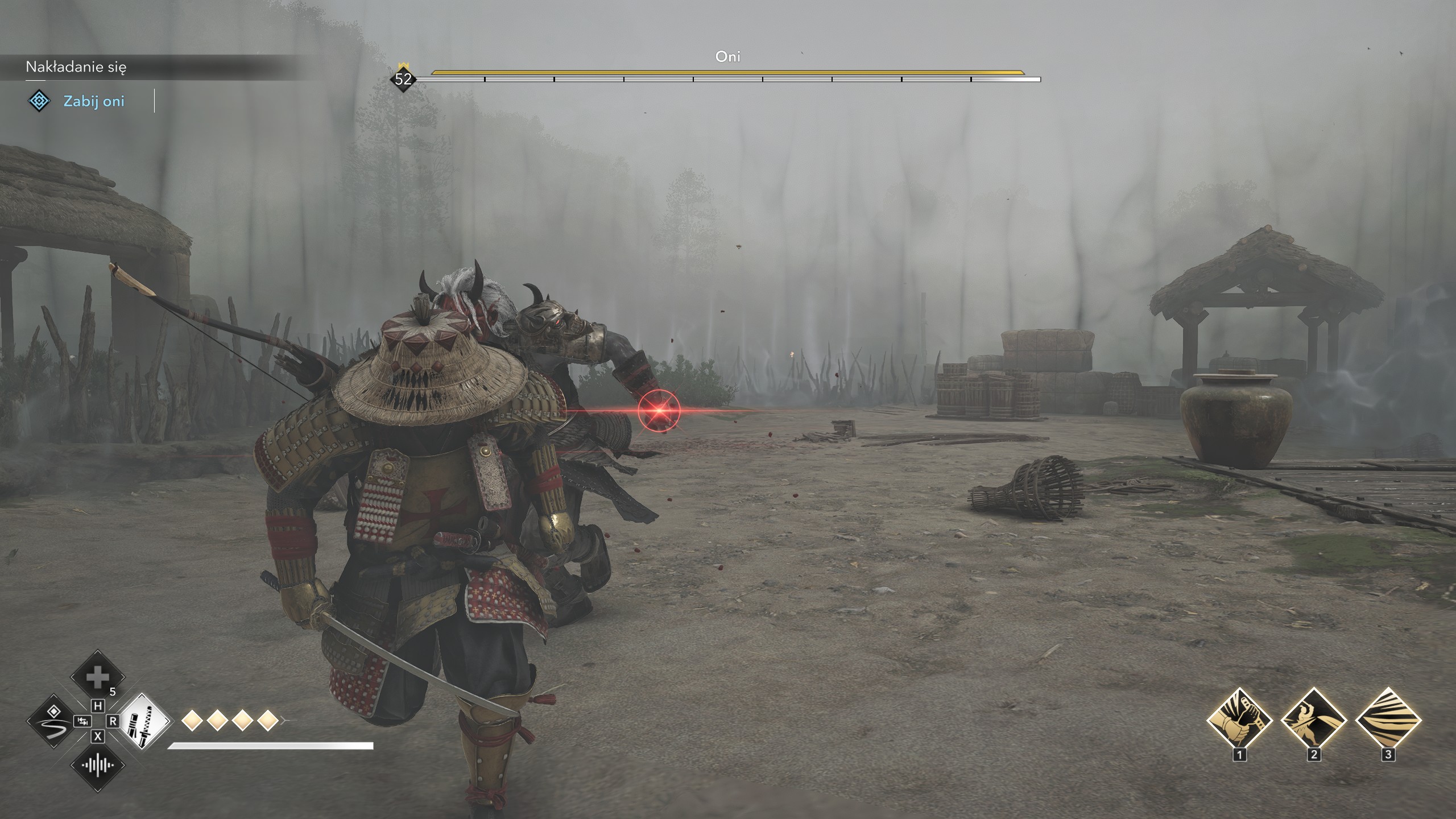Image resolution: width=1456 pixels, height=819 pixels.
Task: Activate the hand gripping sword hilt ability
Action: pos(1239,720)
